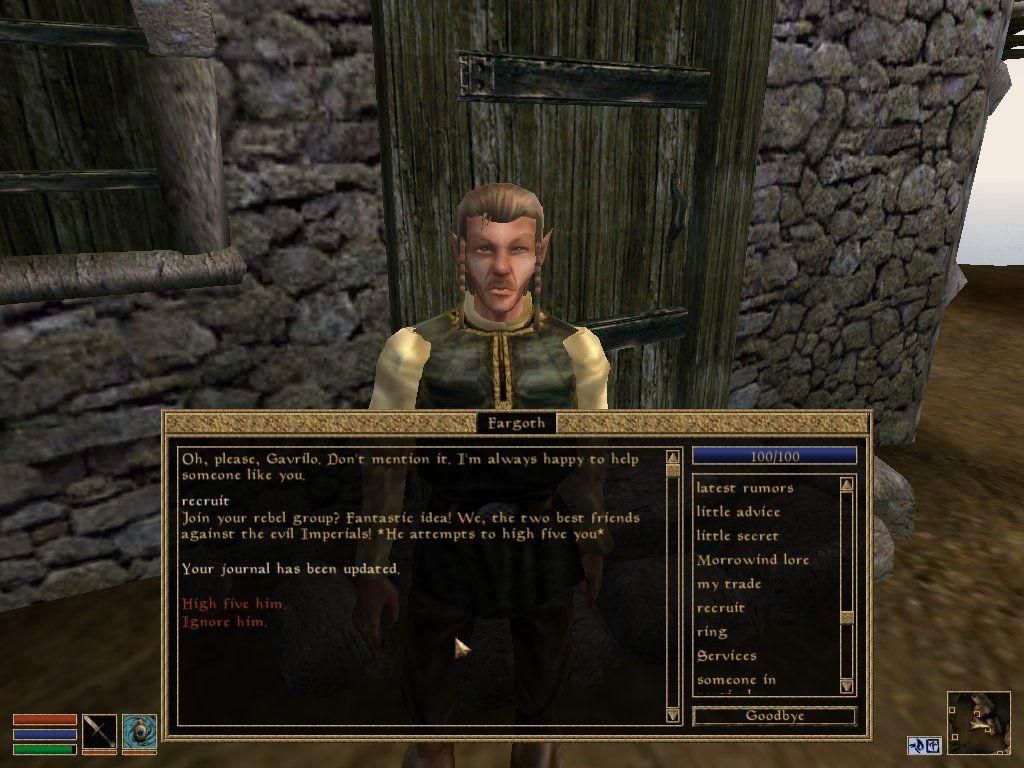Open the Services topic
Viewport: 1024px width, 768px height.
(x=726, y=656)
